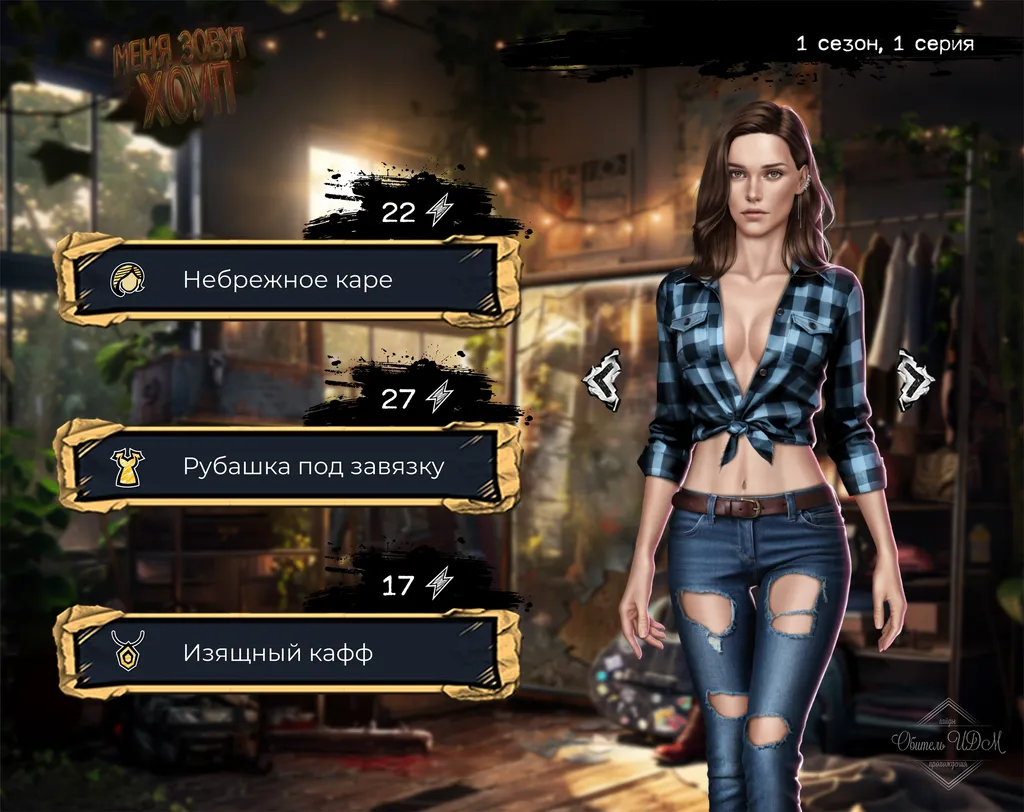The height and width of the screenshot is (812, 1024).
Task: Choose the Небрежное каре hairstyle option
Action: pyautogui.click(x=288, y=280)
